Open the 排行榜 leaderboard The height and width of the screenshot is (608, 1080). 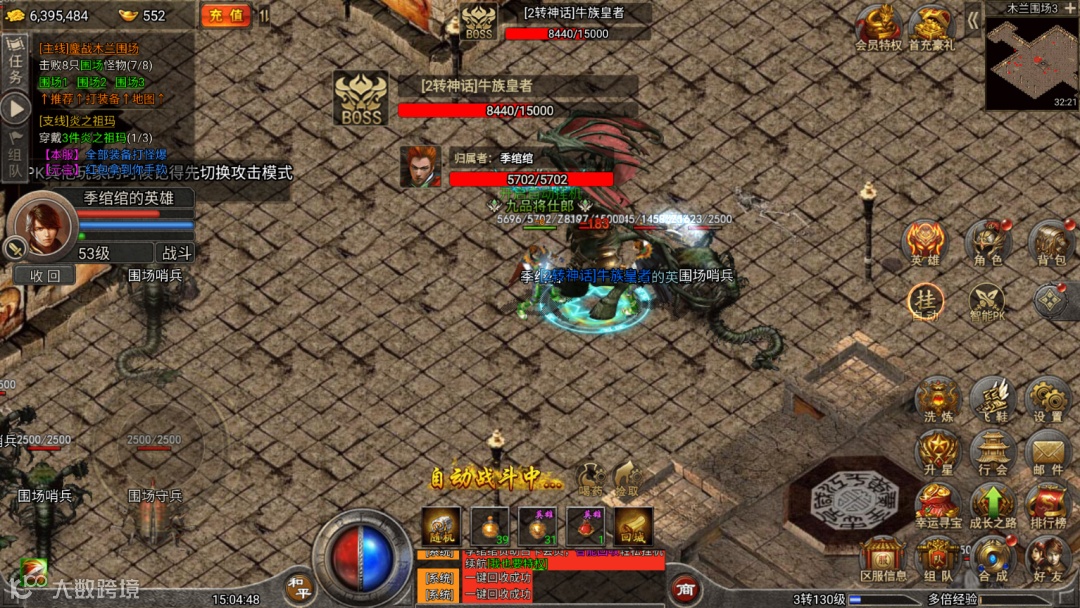1048,506
